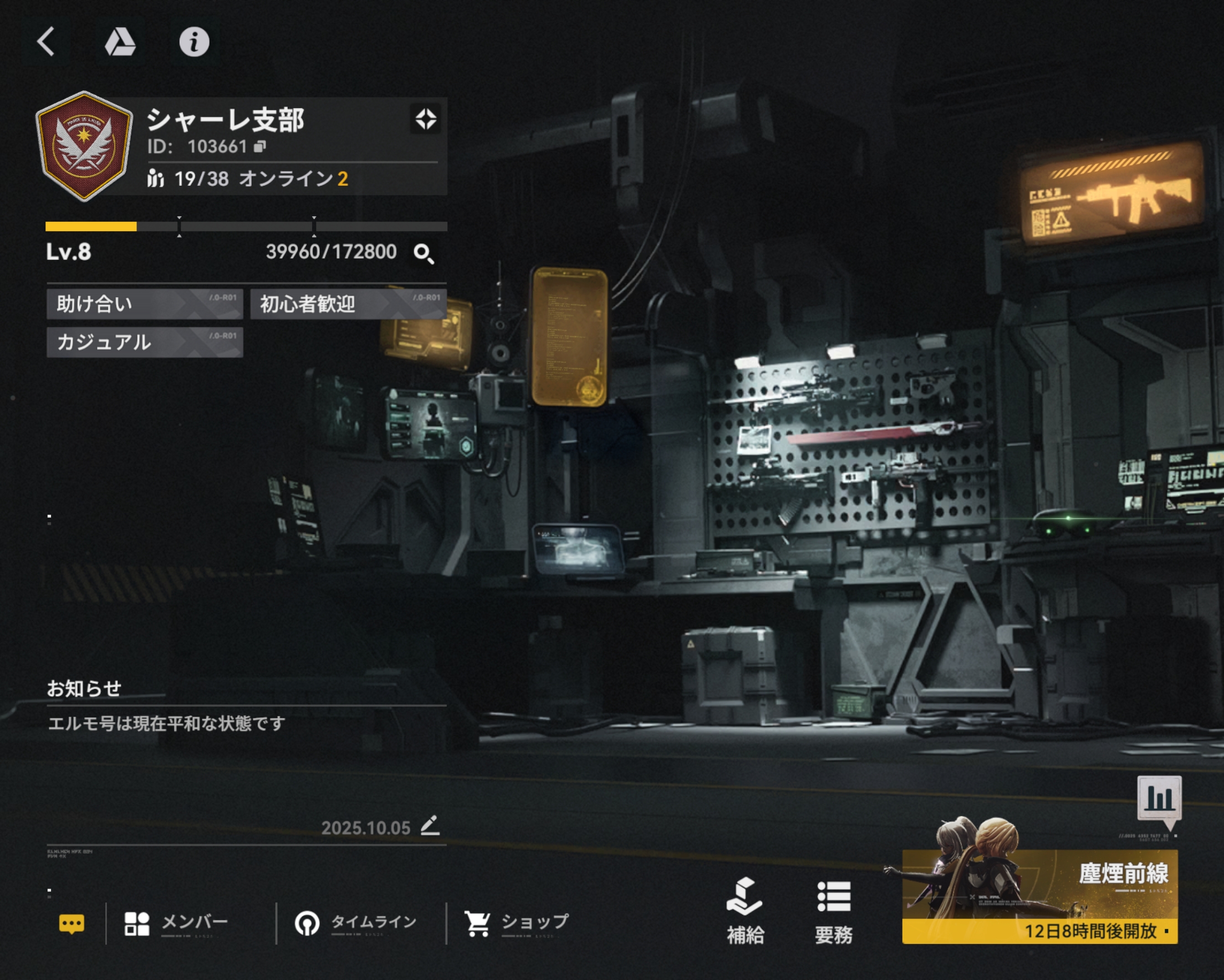Show the info panel
Screen dimensions: 1224x980
pos(194,42)
